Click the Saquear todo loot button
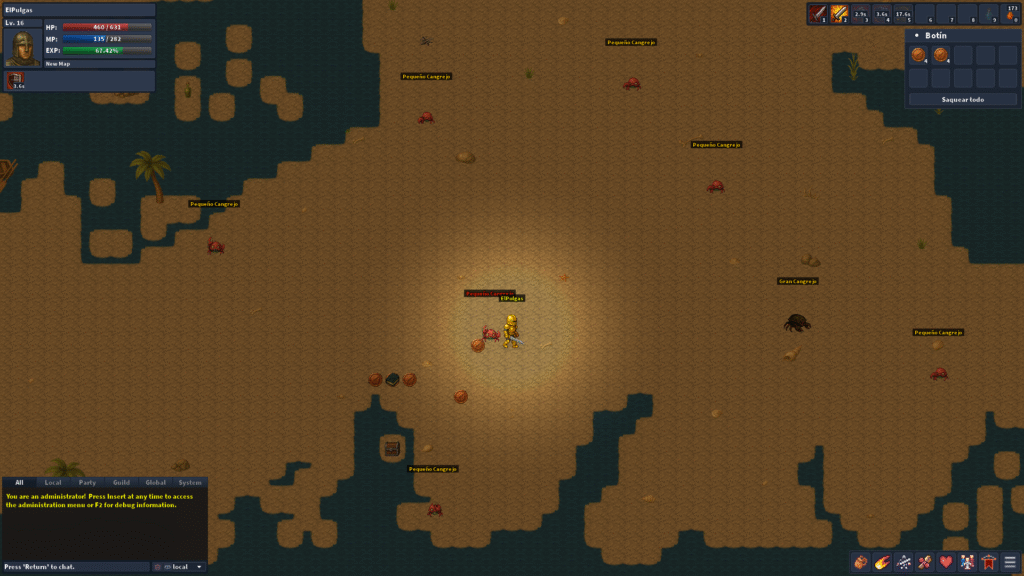This screenshot has height=576, width=1024. pyautogui.click(x=962, y=99)
